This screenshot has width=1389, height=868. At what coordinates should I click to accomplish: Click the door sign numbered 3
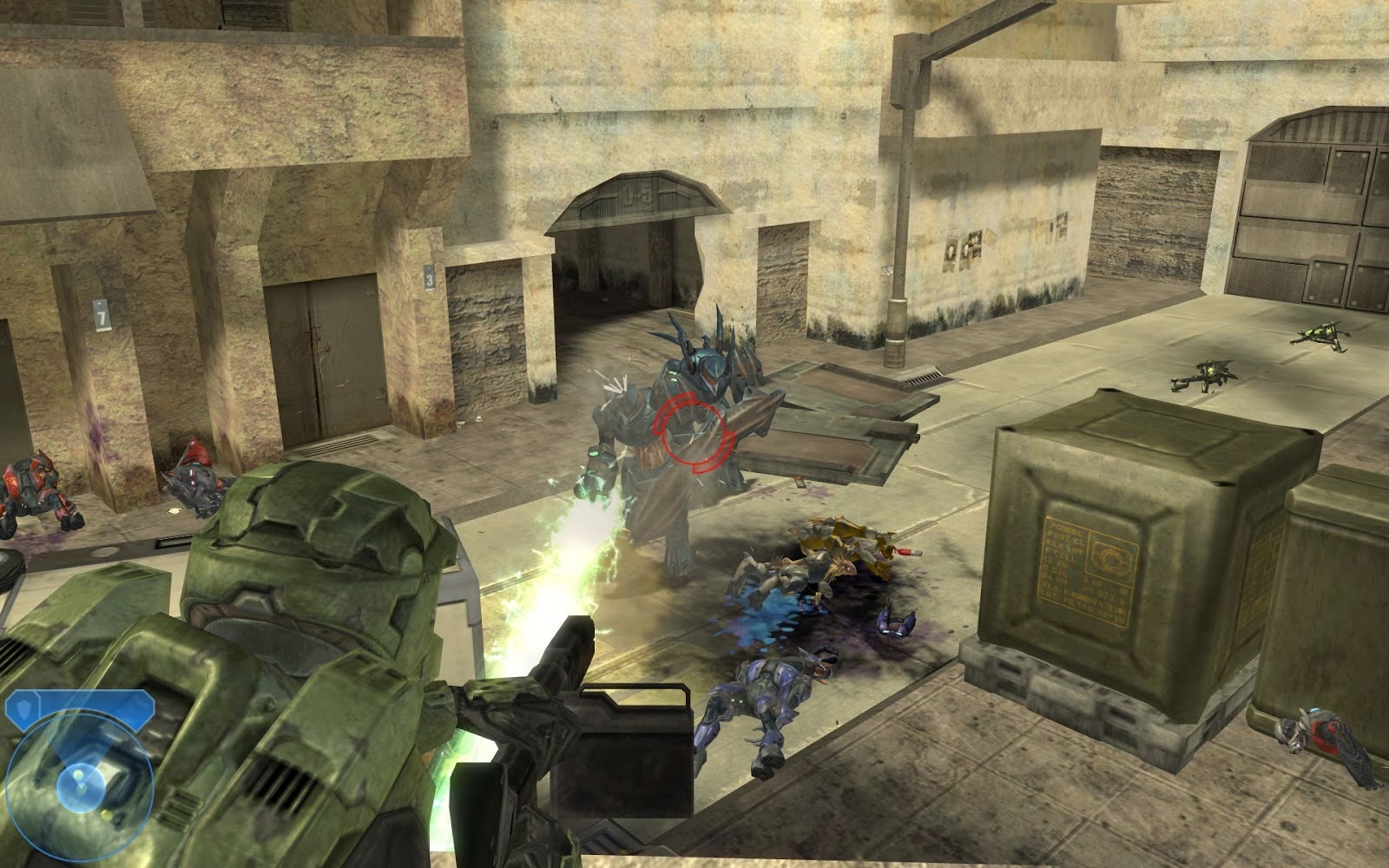tap(428, 279)
